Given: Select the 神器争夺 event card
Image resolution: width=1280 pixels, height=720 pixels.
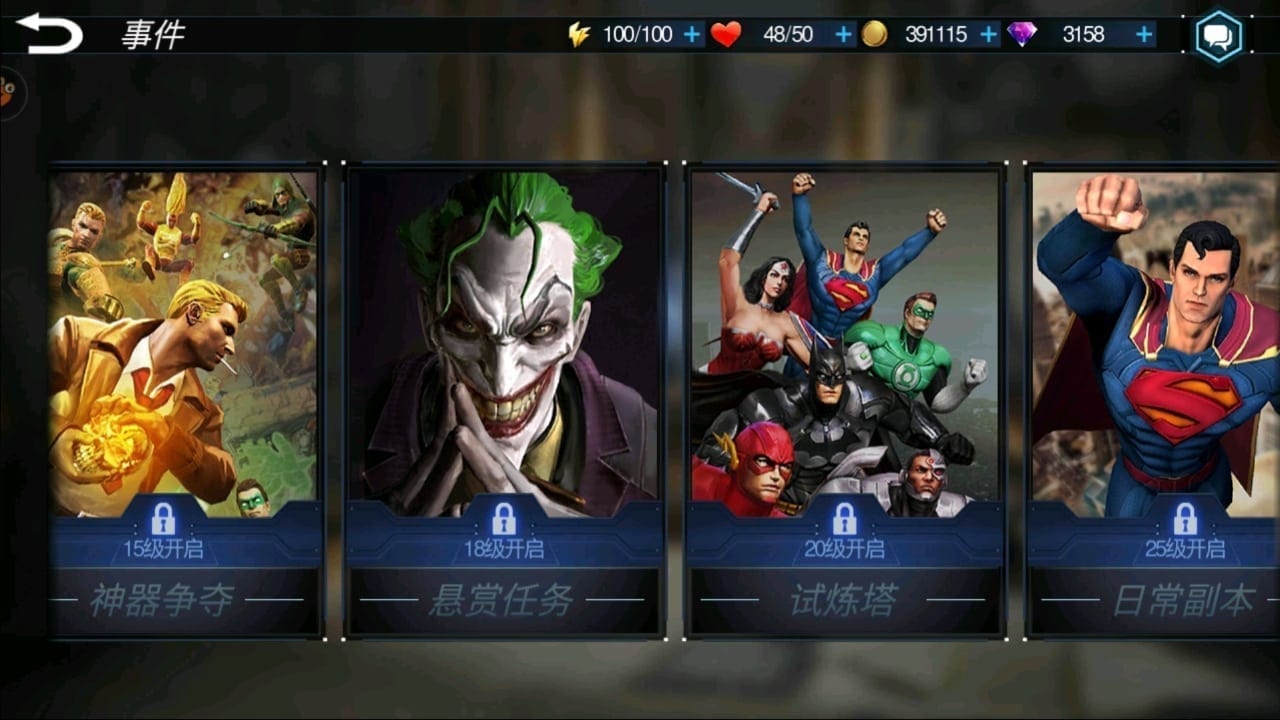Looking at the screenshot, I should (x=186, y=400).
